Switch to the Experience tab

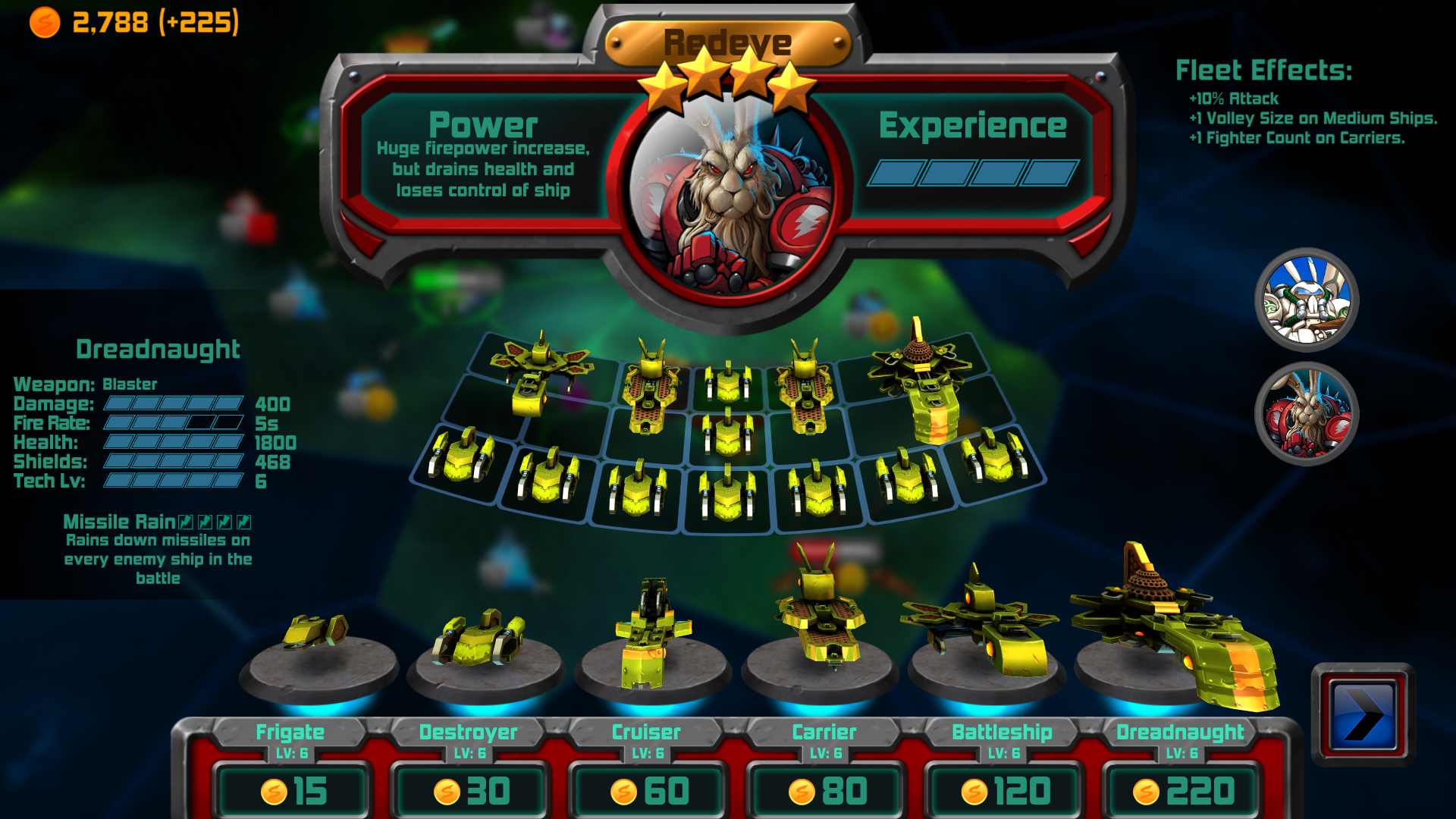point(974,124)
